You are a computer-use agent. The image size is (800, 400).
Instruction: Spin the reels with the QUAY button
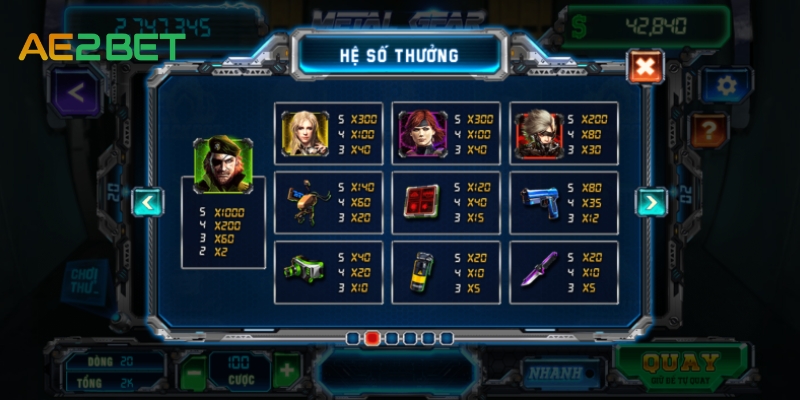[x=680, y=368]
